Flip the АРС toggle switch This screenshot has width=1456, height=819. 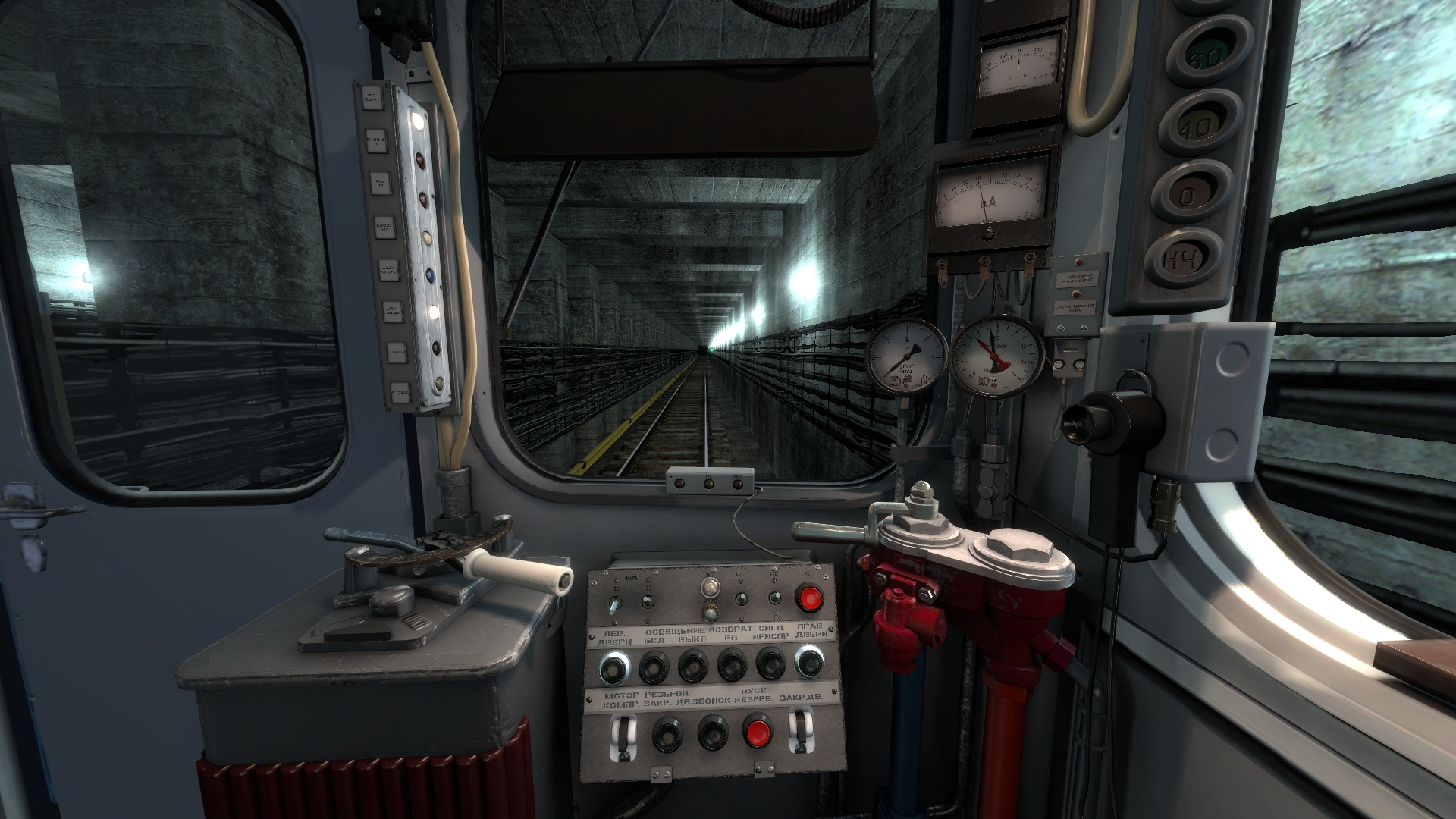[741, 599]
